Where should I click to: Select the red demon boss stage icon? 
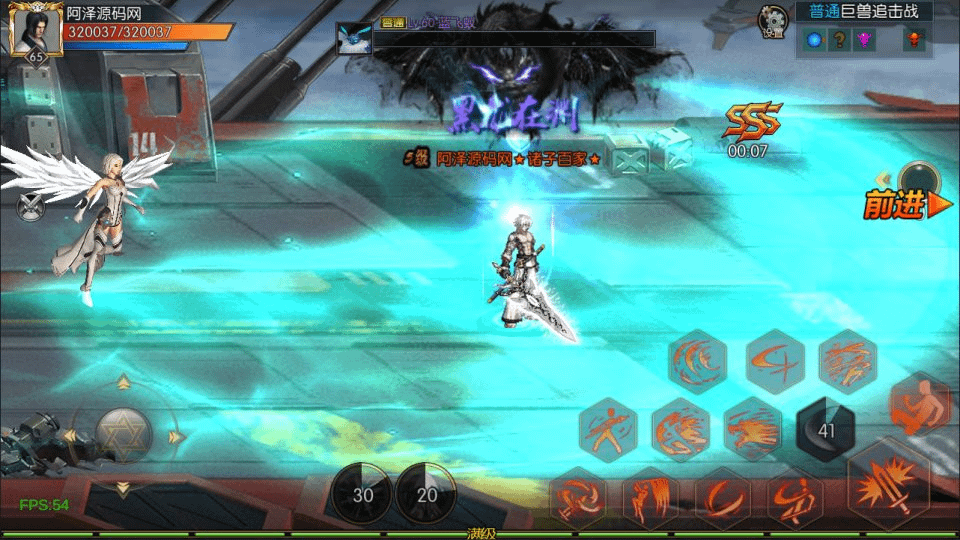tap(913, 40)
